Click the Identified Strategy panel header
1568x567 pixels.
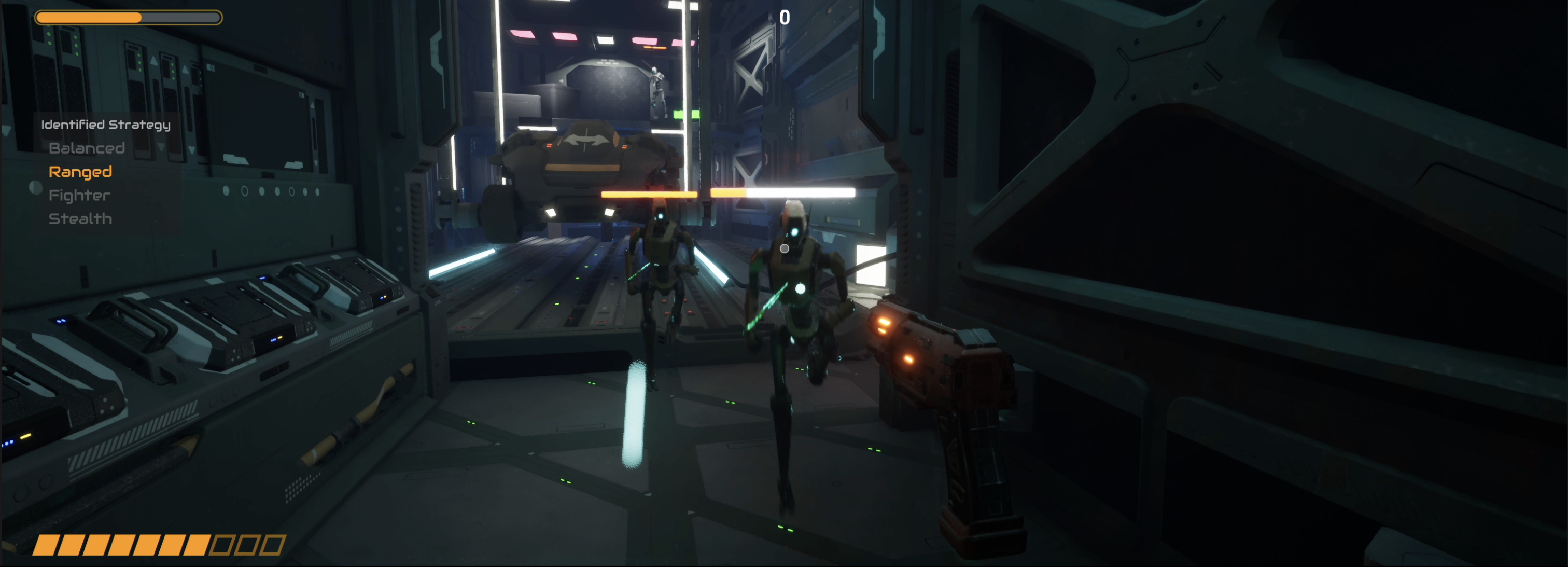105,124
